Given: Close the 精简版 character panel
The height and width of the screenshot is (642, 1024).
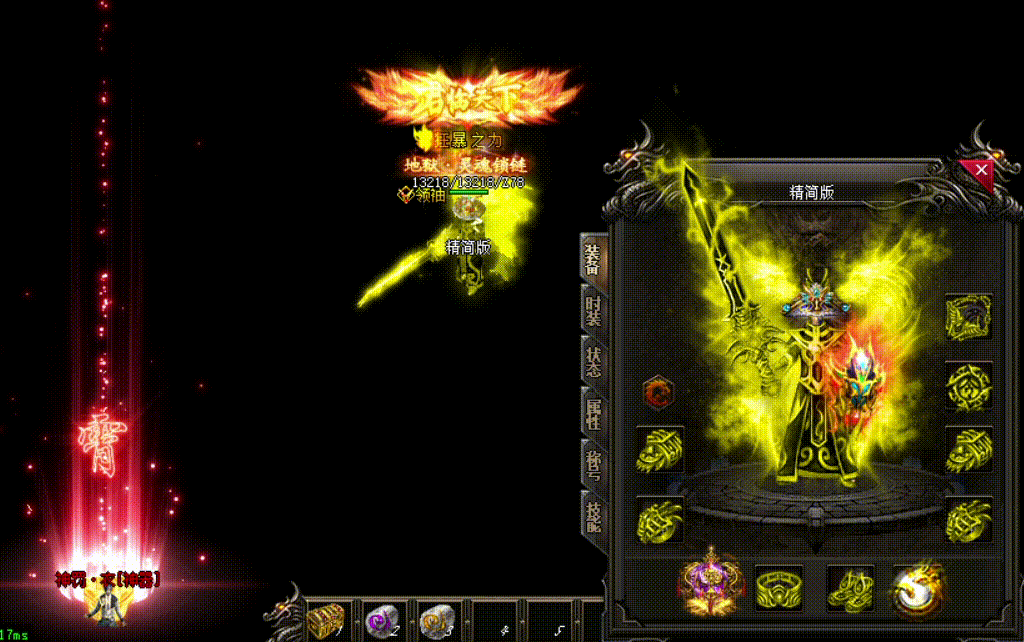Looking at the screenshot, I should pyautogui.click(x=981, y=171).
